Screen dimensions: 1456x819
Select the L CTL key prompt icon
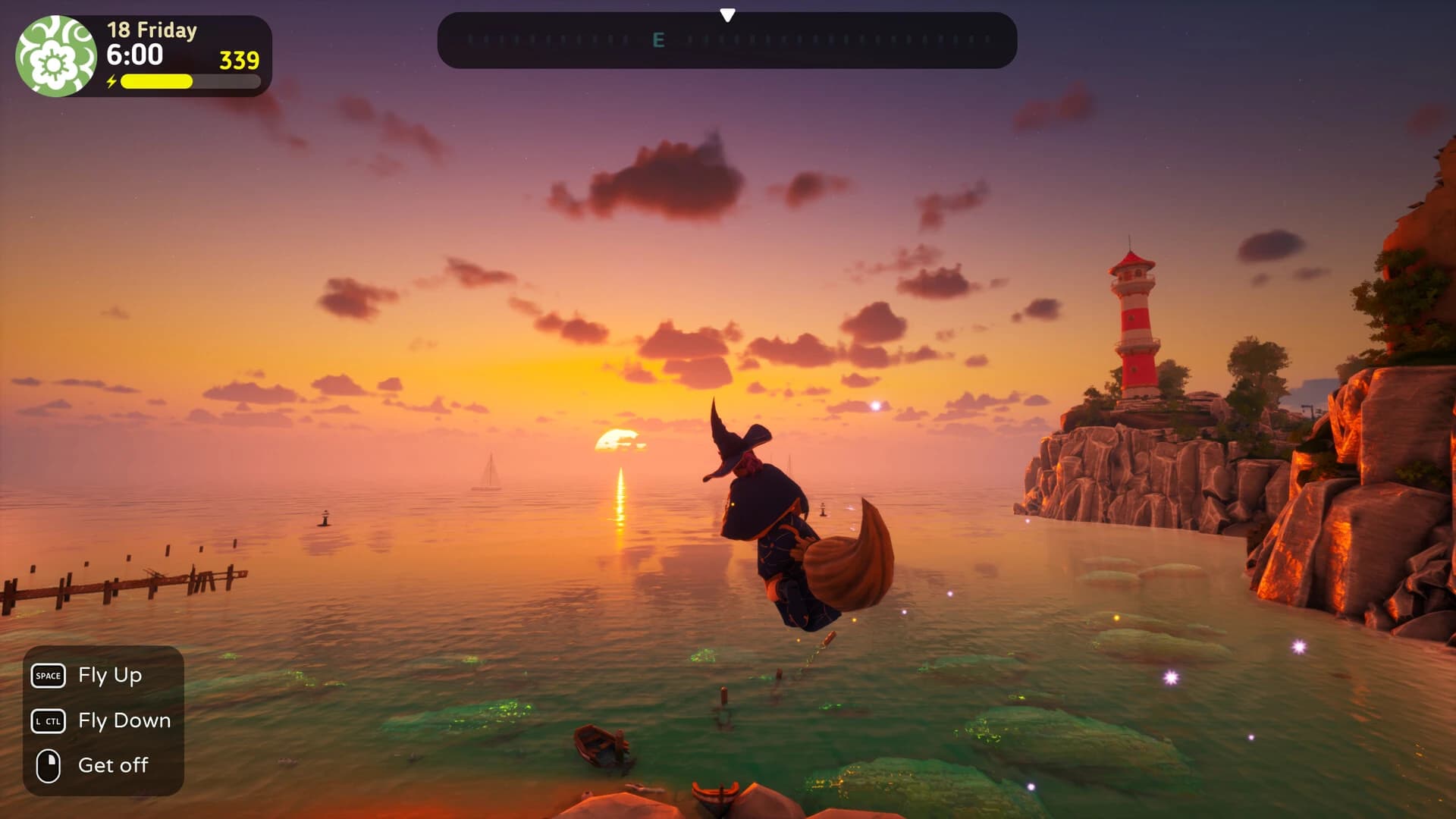[48, 720]
